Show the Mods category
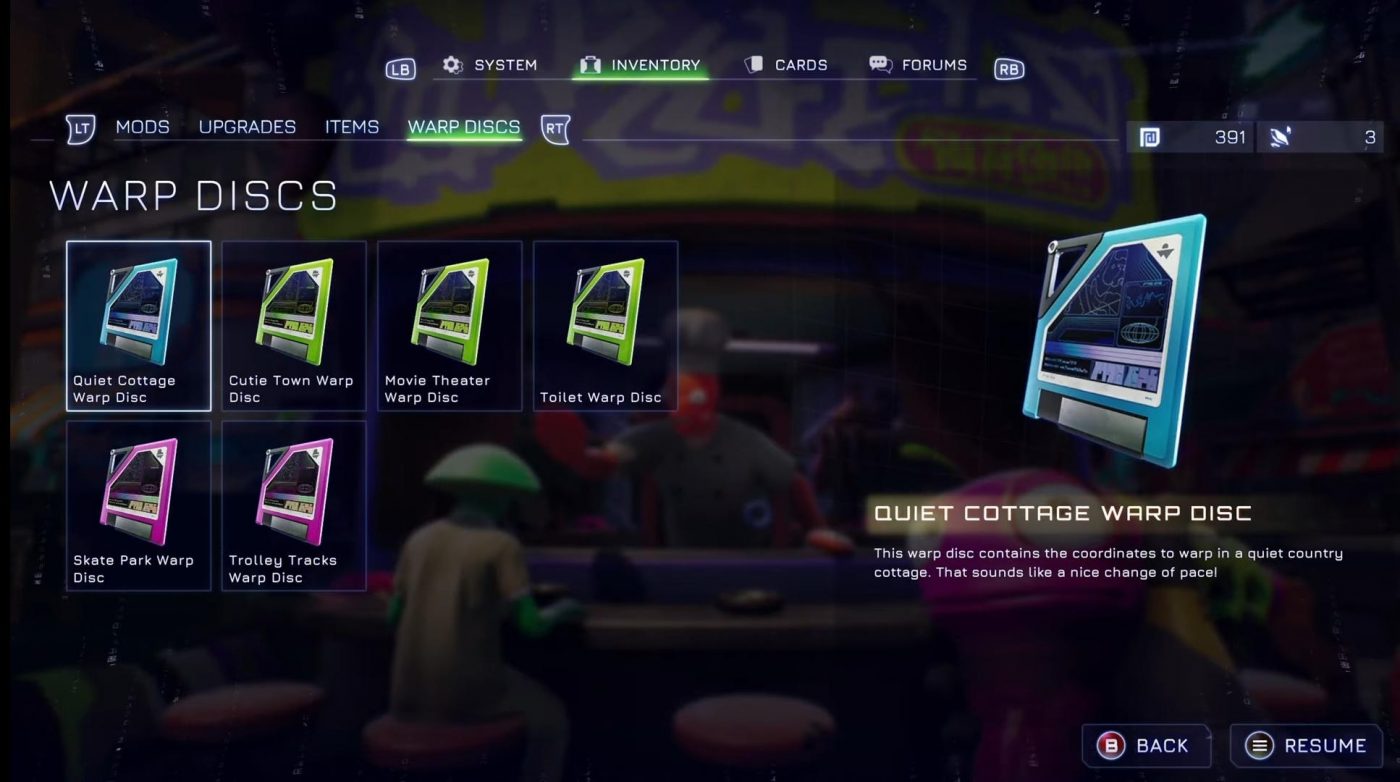This screenshot has height=782, width=1400. tap(142, 127)
